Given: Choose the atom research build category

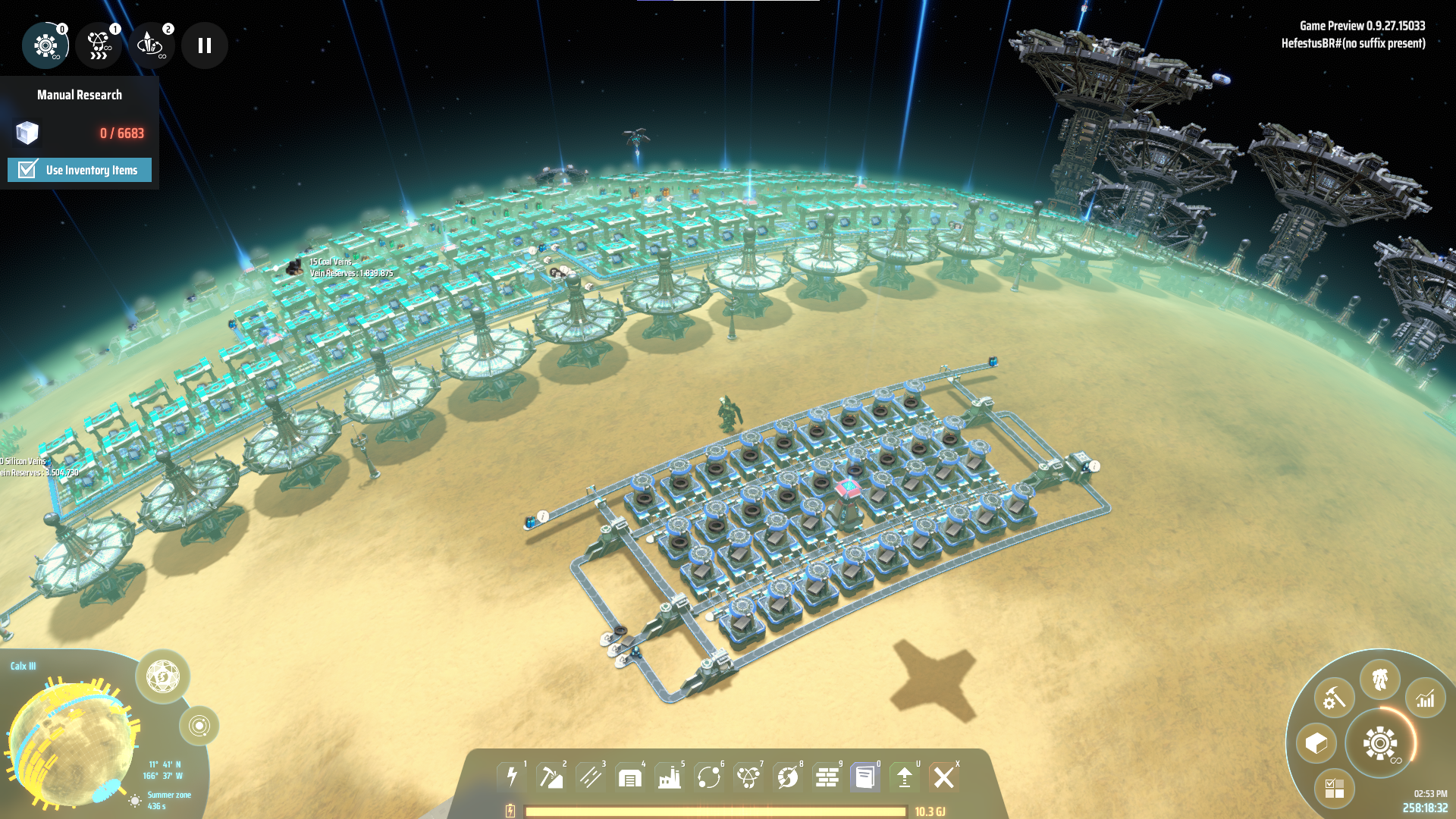Looking at the screenshot, I should click(748, 777).
